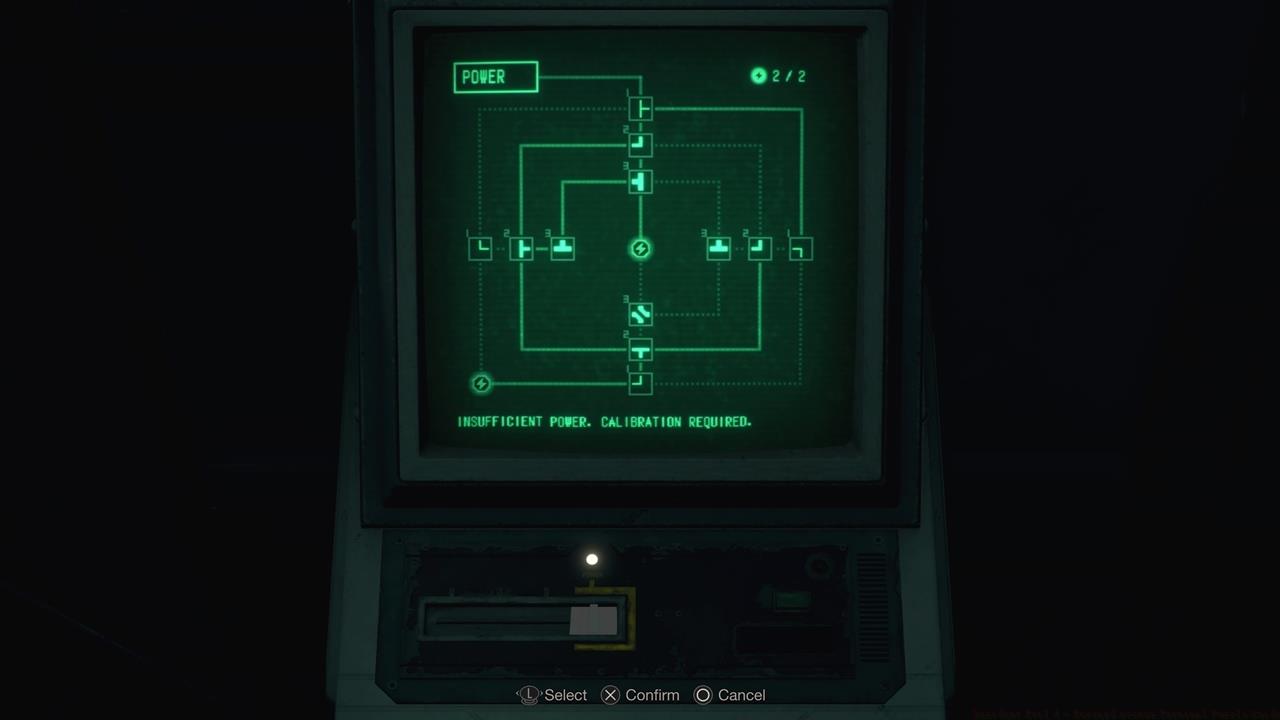This screenshot has height=720, width=1280.
Task: Select the T-tile labeled 2 near the bottom column
Action: pyautogui.click(x=640, y=349)
